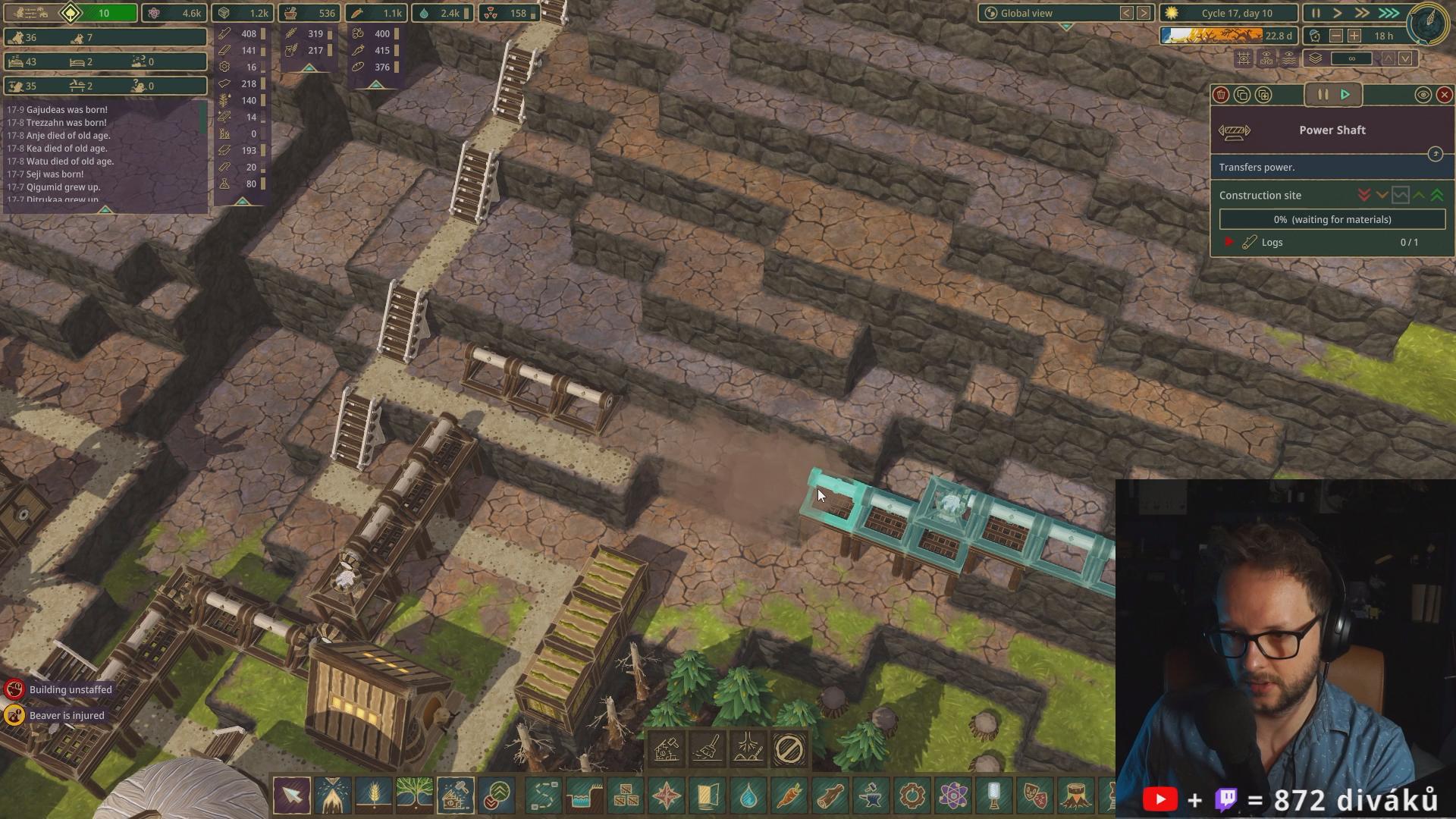The height and width of the screenshot is (819, 1456).
Task: Set game speed to triple fast-forward
Action: pos(1389,13)
